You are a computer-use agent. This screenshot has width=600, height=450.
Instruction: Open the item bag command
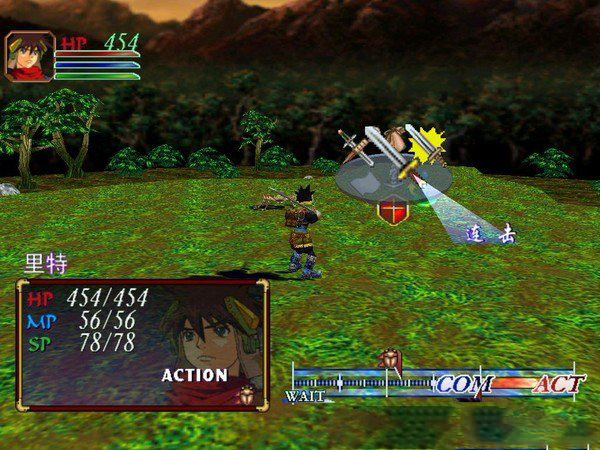point(396,137)
